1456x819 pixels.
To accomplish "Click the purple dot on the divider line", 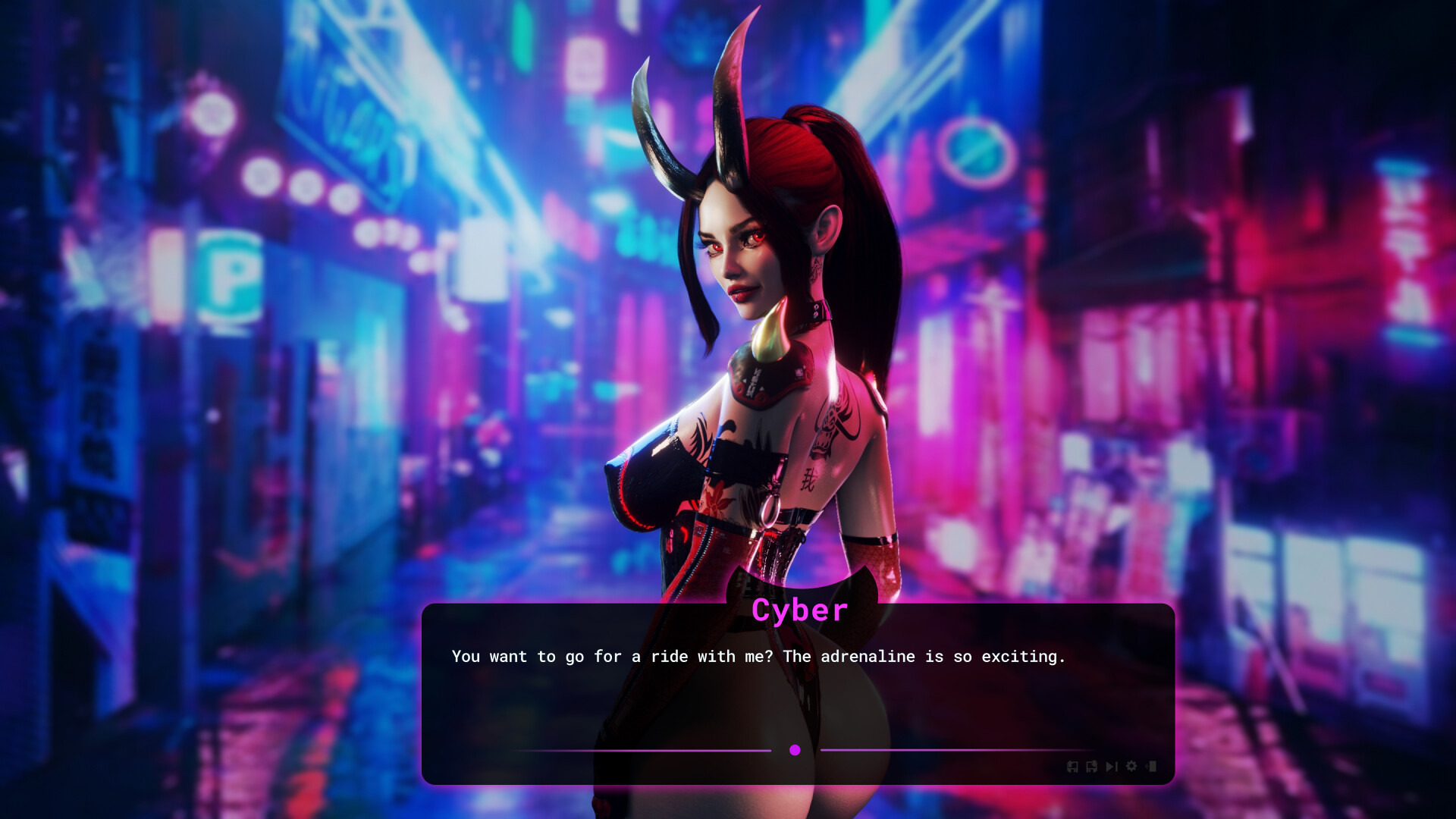I will click(x=795, y=750).
